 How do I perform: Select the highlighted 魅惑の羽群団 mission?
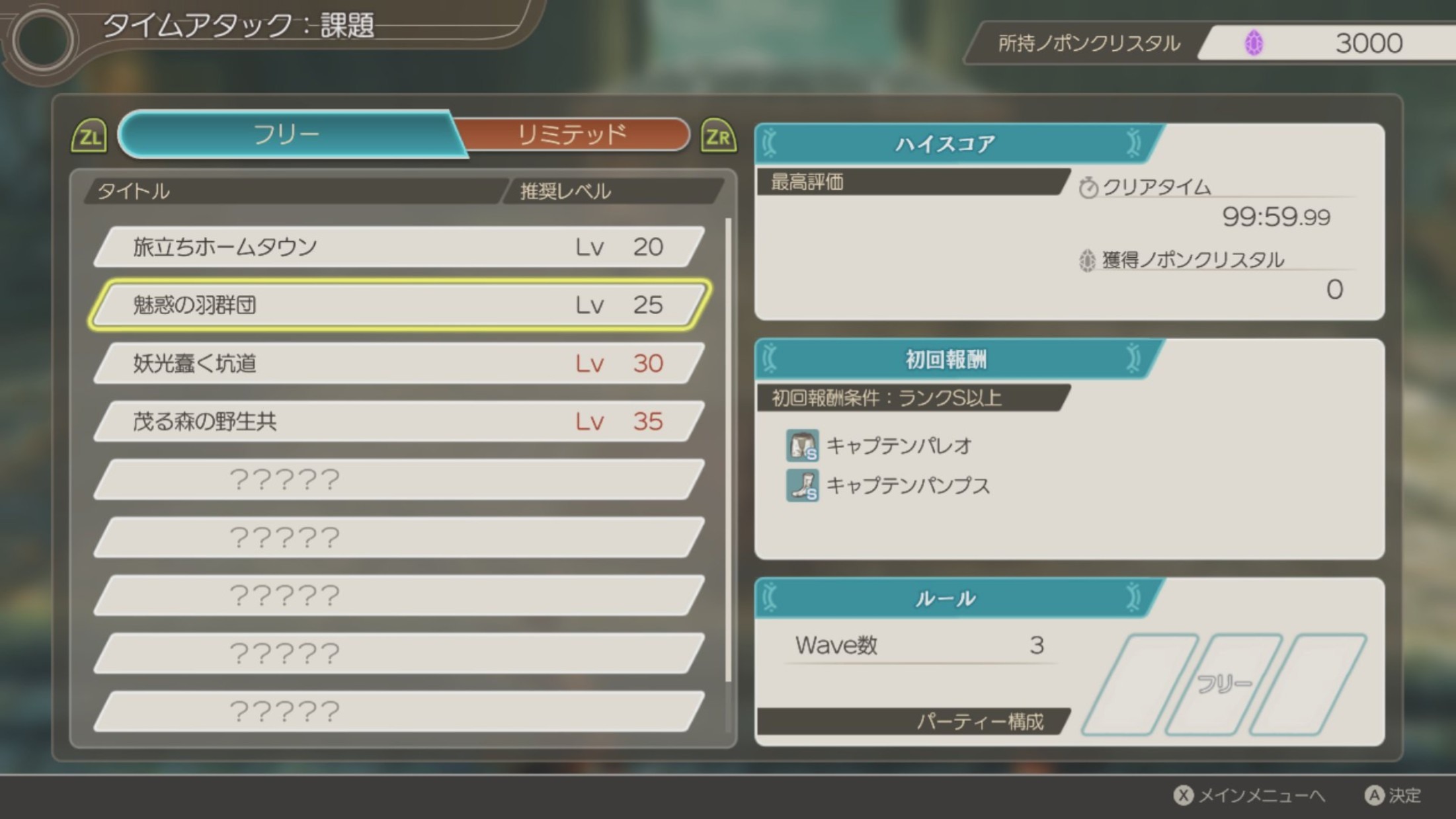pos(397,305)
